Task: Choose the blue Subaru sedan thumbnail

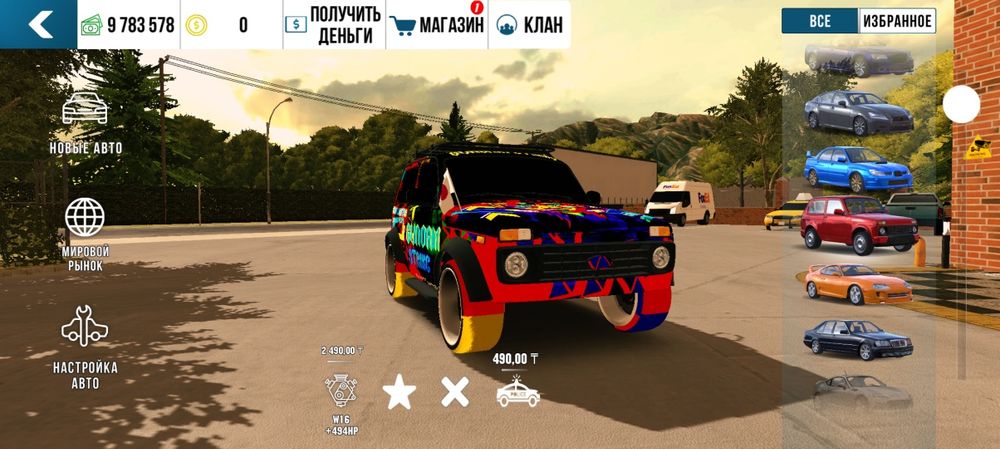Action: 858,168
